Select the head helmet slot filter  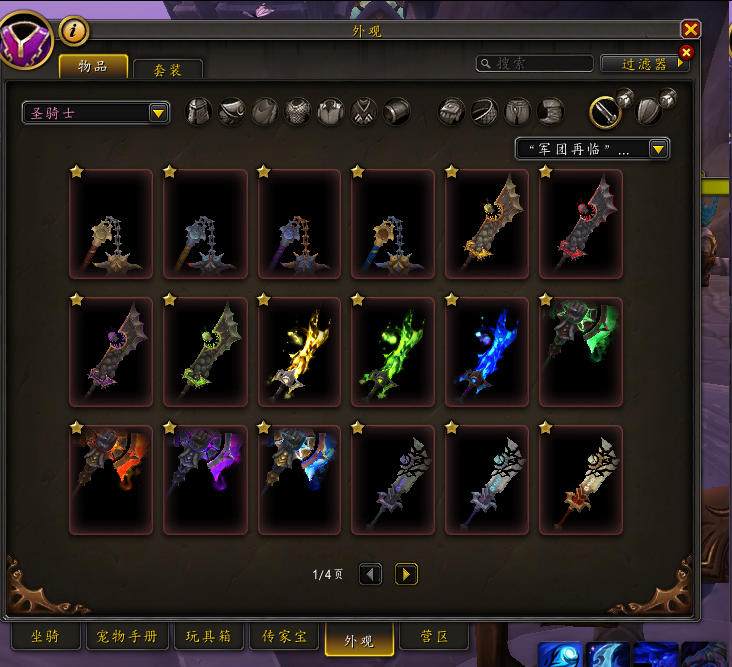(x=200, y=111)
